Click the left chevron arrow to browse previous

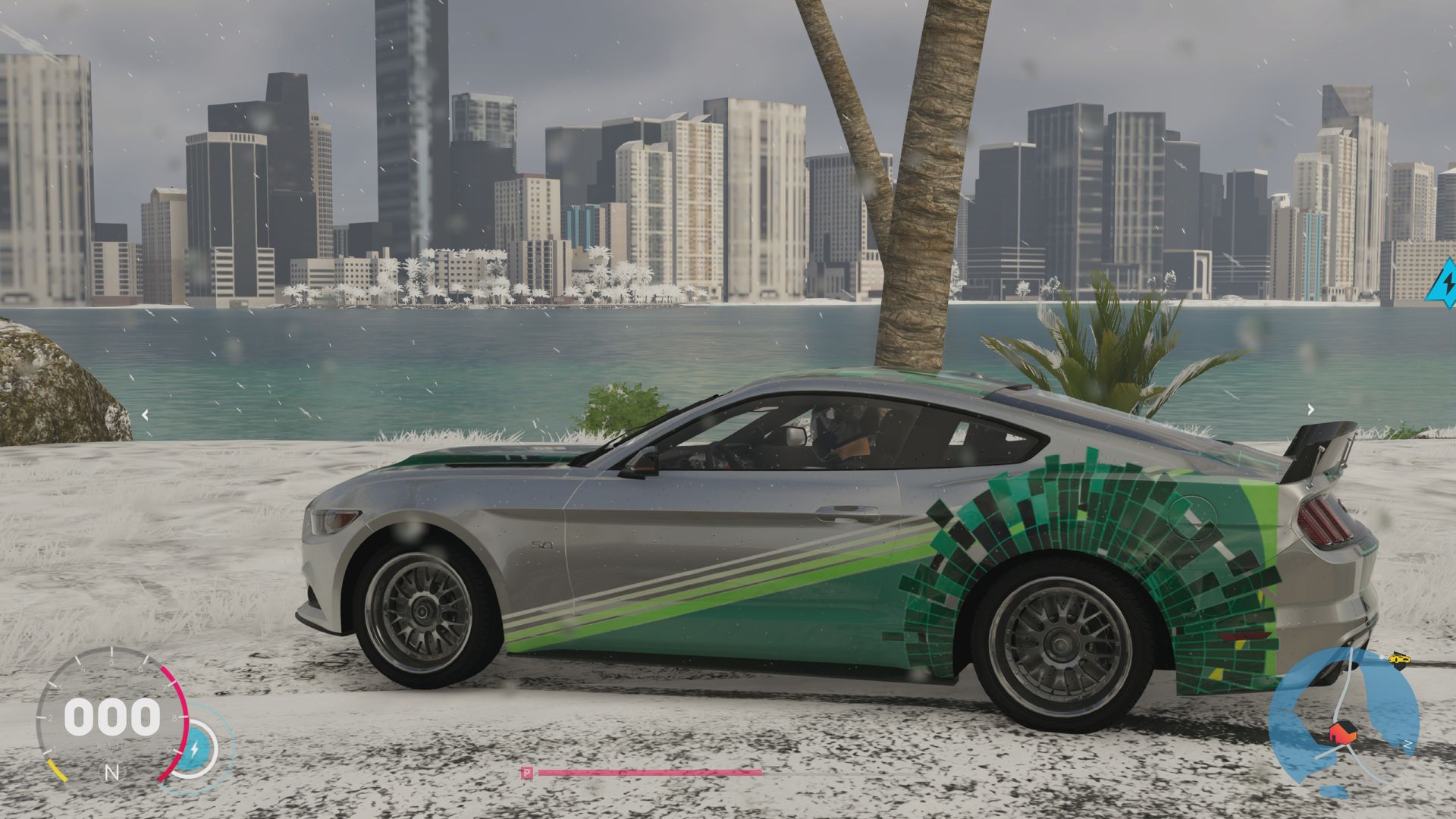pos(144,413)
